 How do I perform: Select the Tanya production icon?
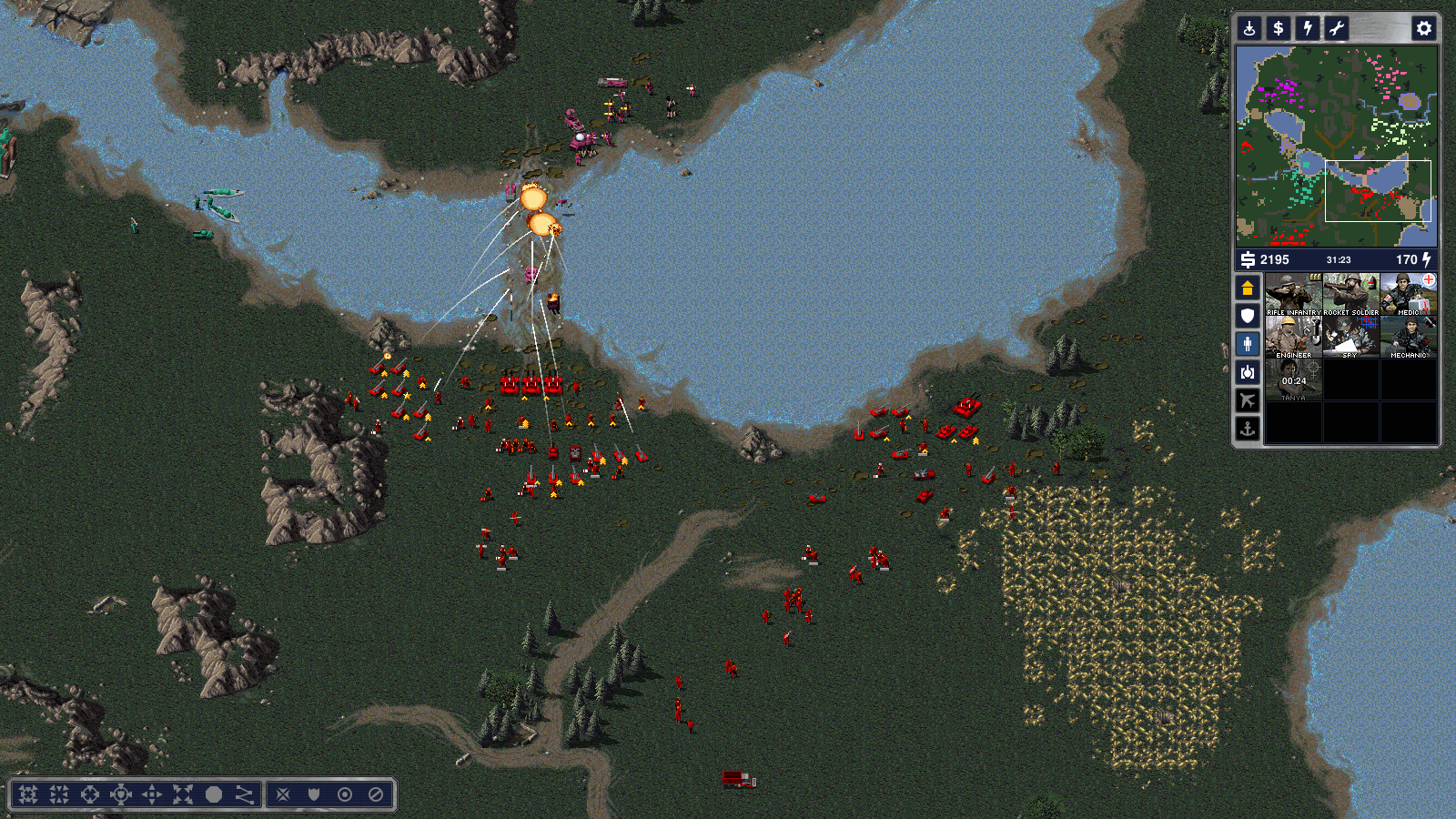pos(1293,379)
